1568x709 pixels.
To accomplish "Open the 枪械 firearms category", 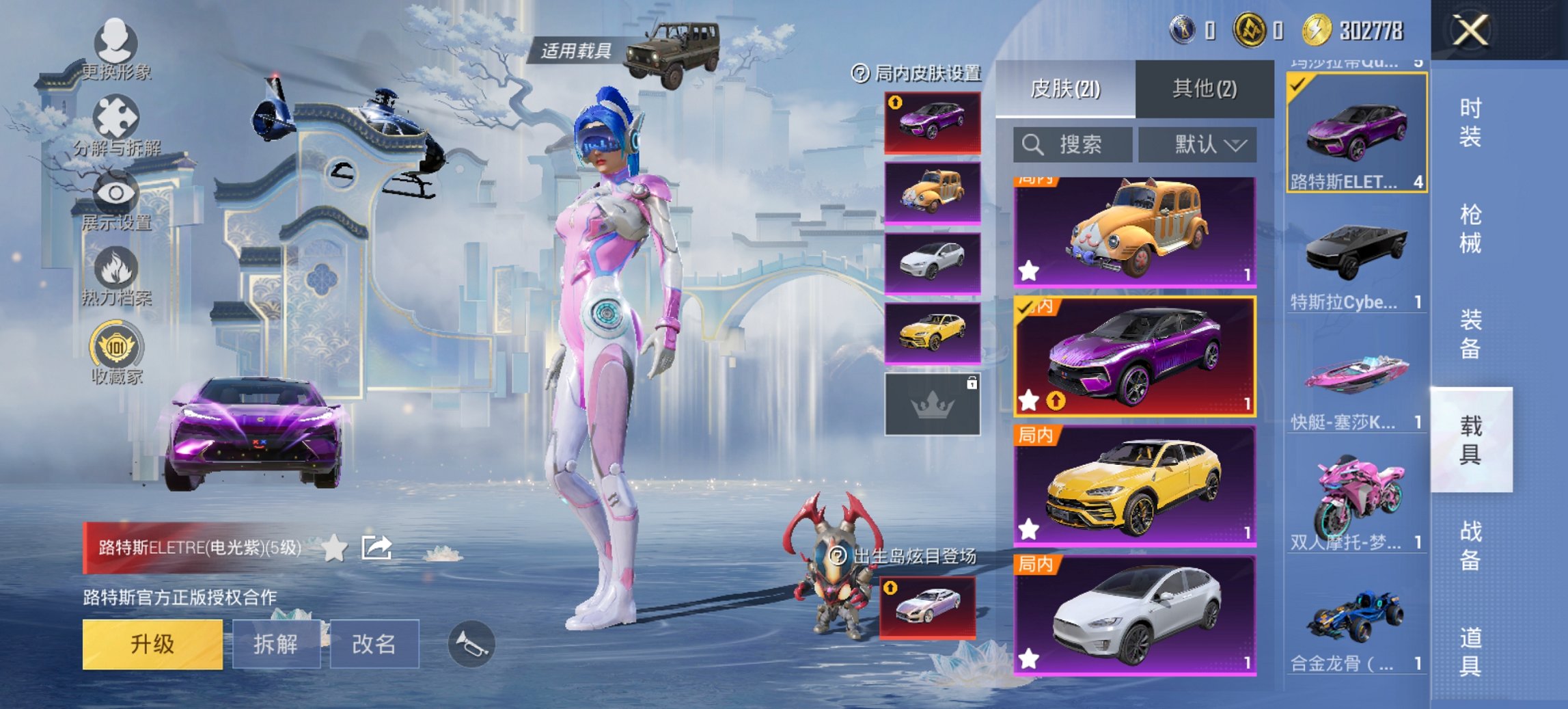I will (1470, 229).
